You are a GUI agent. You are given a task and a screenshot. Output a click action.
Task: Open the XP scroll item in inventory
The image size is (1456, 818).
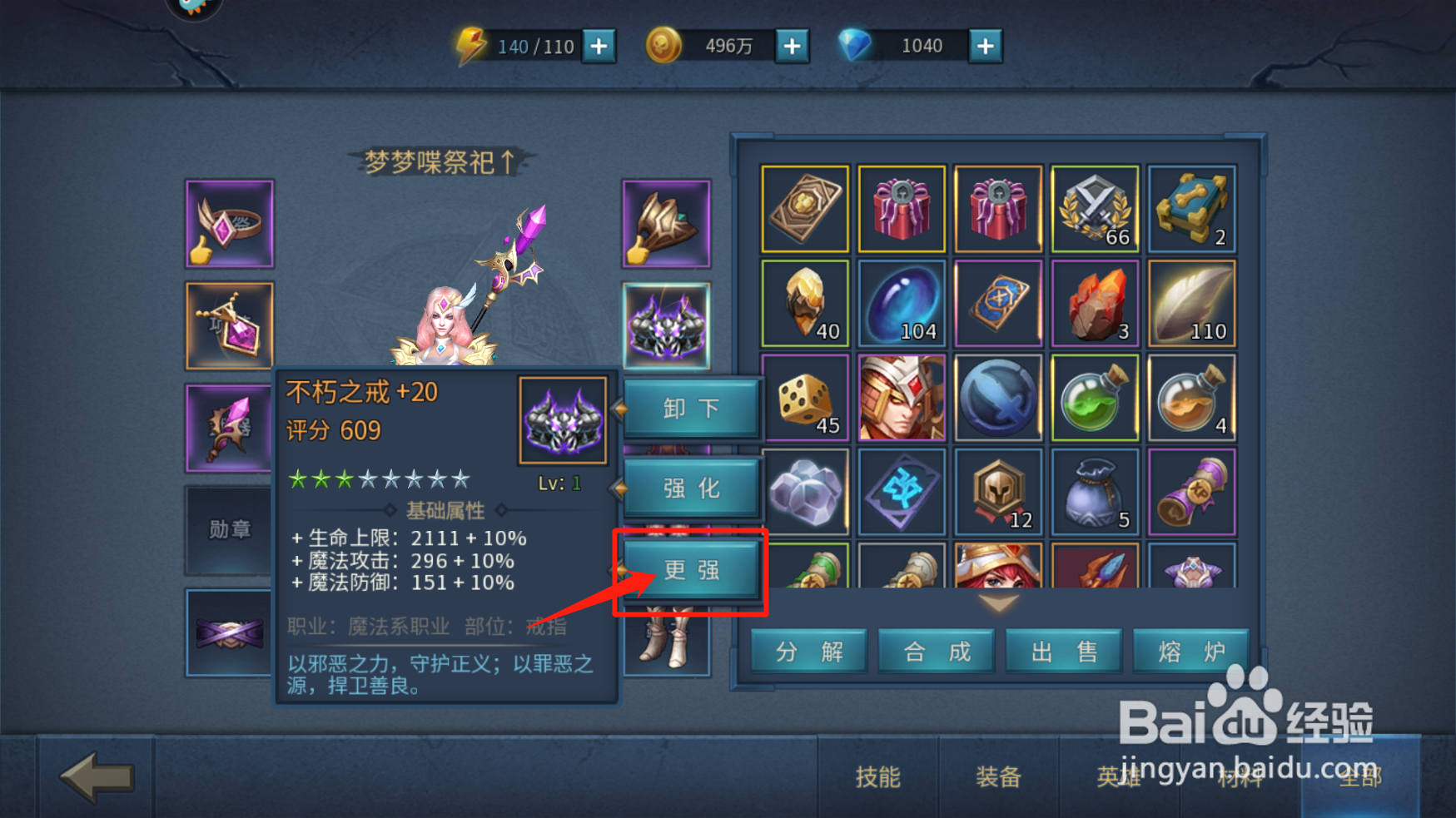[x=1191, y=491]
